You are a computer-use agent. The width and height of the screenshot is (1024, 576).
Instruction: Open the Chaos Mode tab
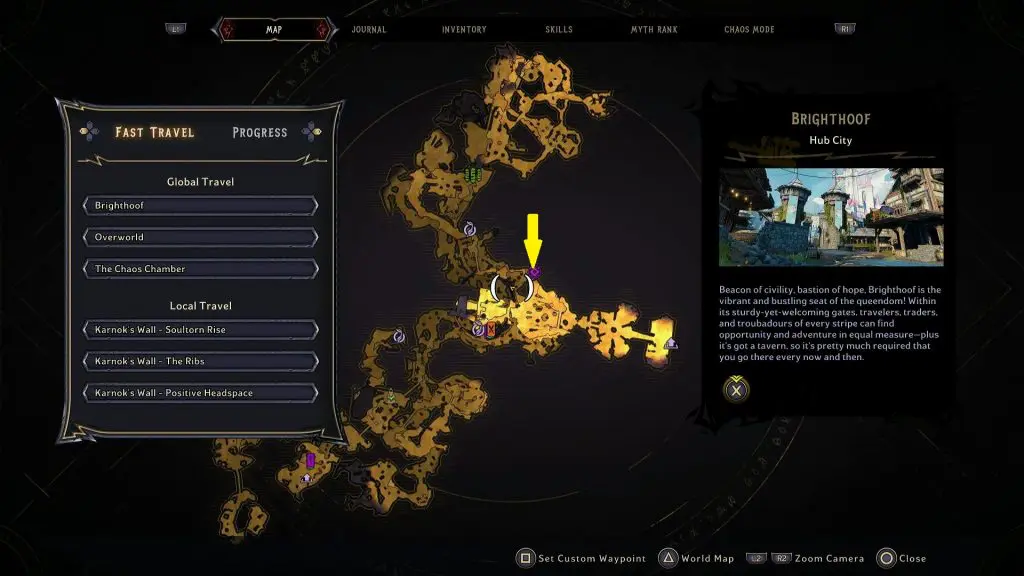749,30
